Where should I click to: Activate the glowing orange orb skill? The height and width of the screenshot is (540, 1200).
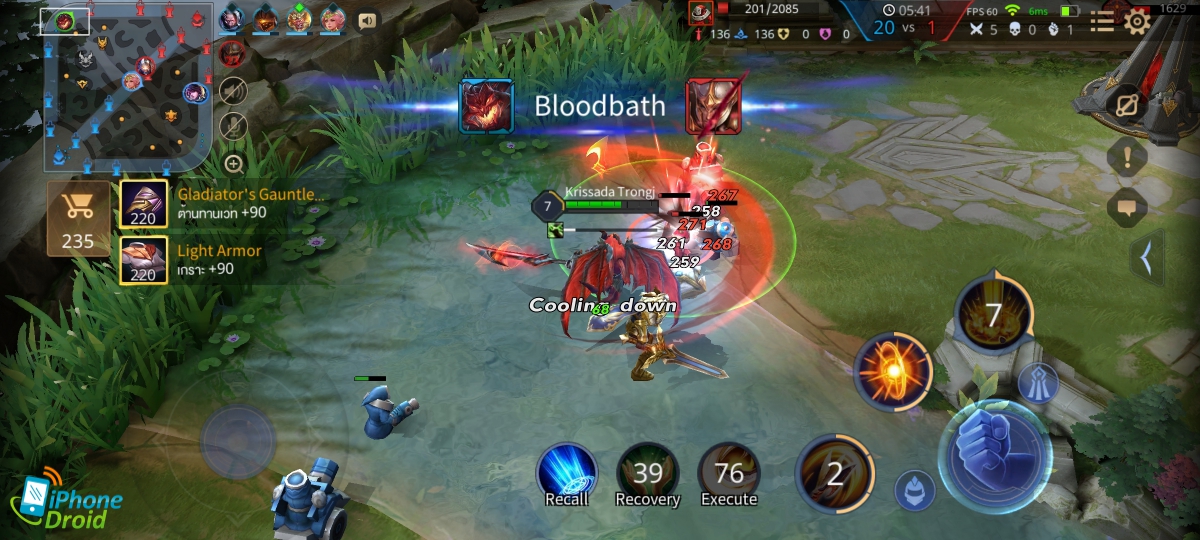893,372
